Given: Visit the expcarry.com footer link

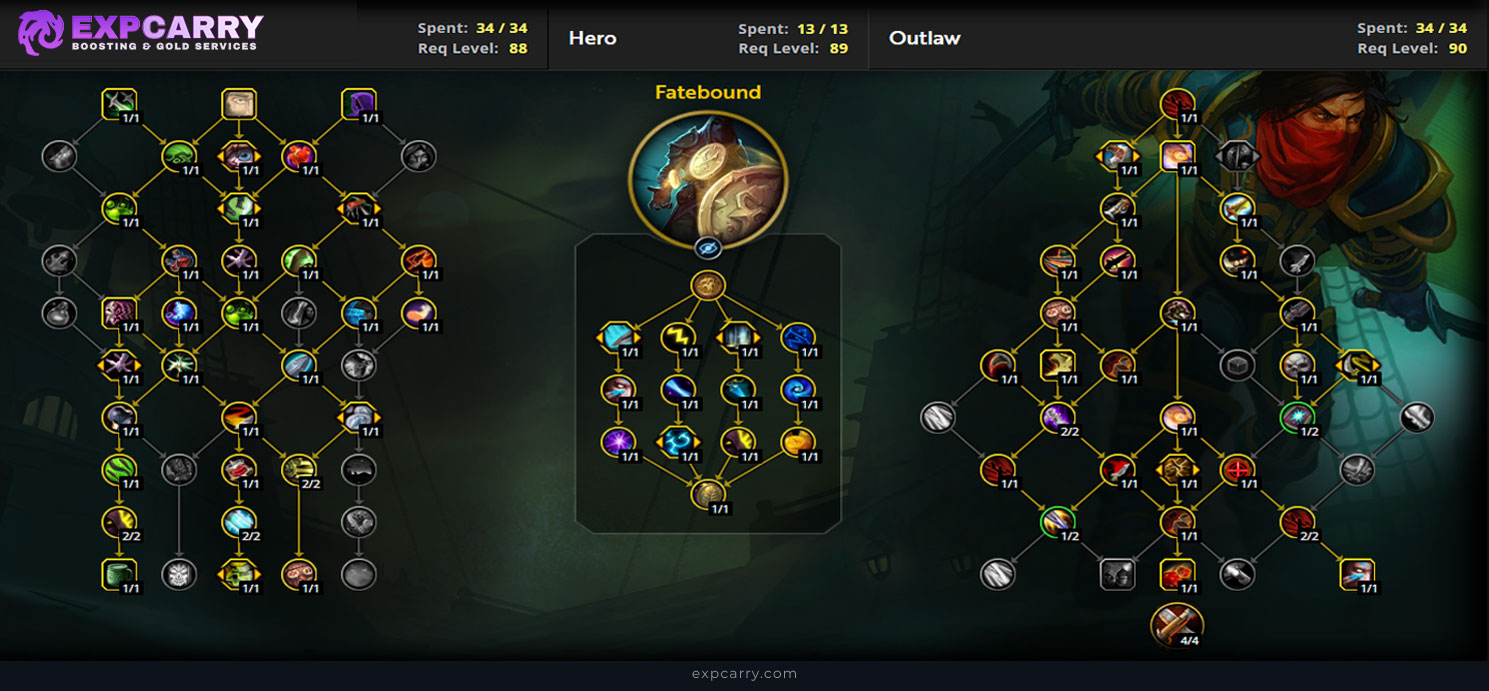Looking at the screenshot, I should pos(744,674).
